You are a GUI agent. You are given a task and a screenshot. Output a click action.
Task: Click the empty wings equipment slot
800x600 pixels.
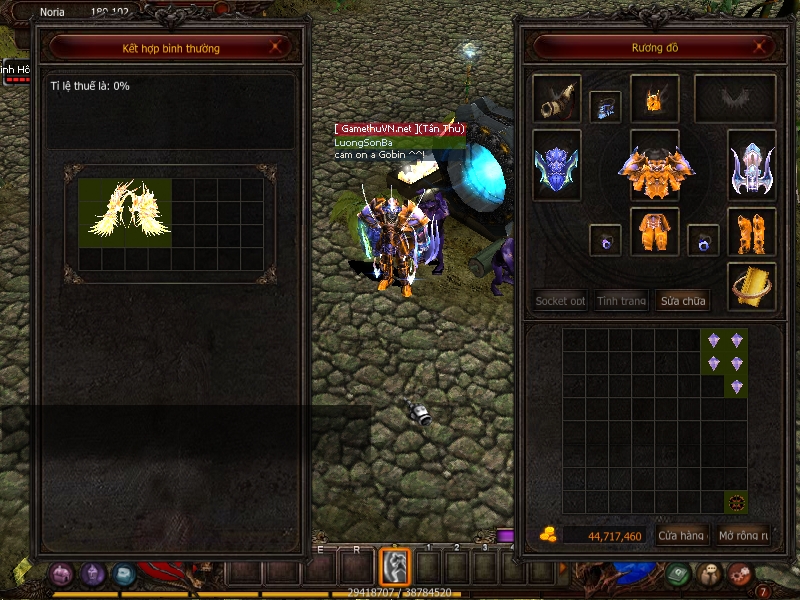[736, 99]
